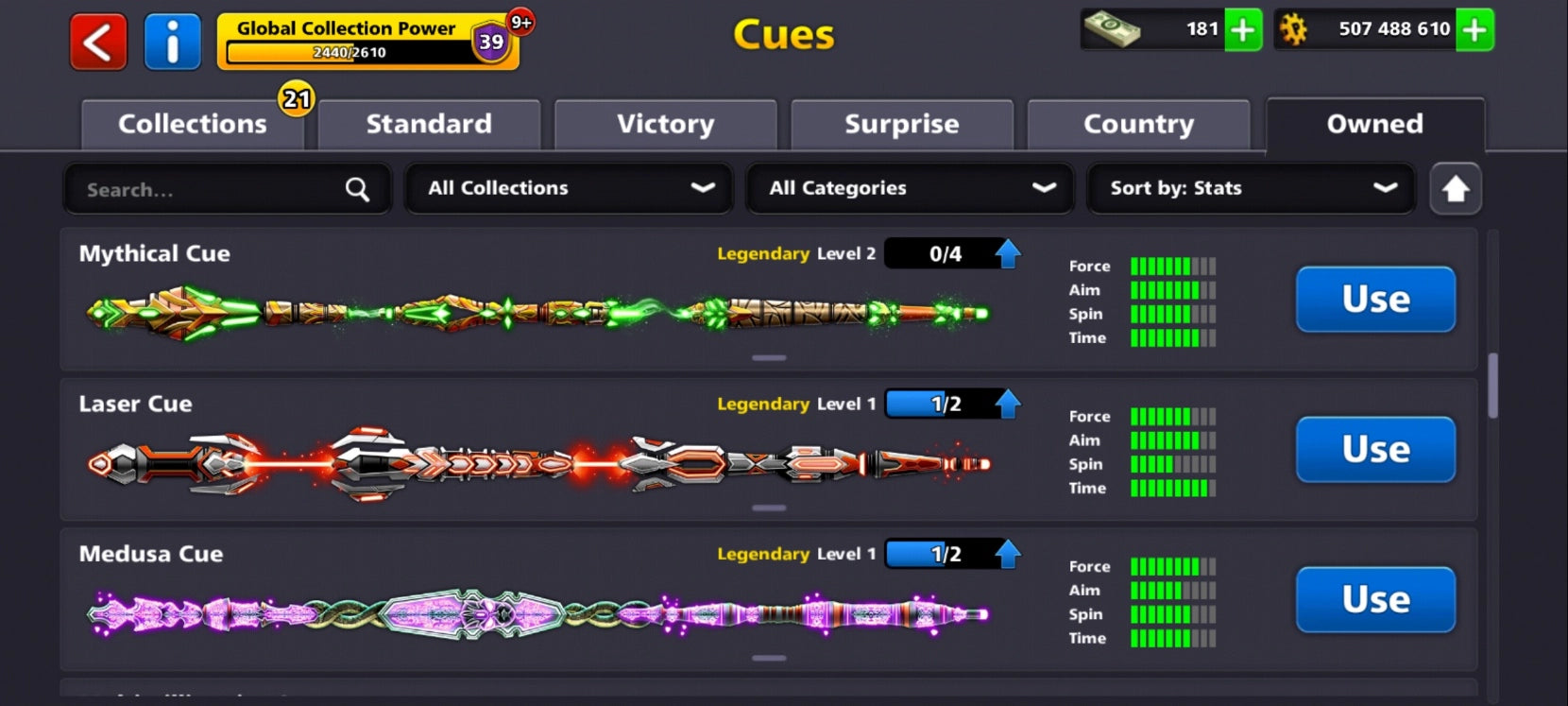Open the All Collections dropdown

pos(568,188)
